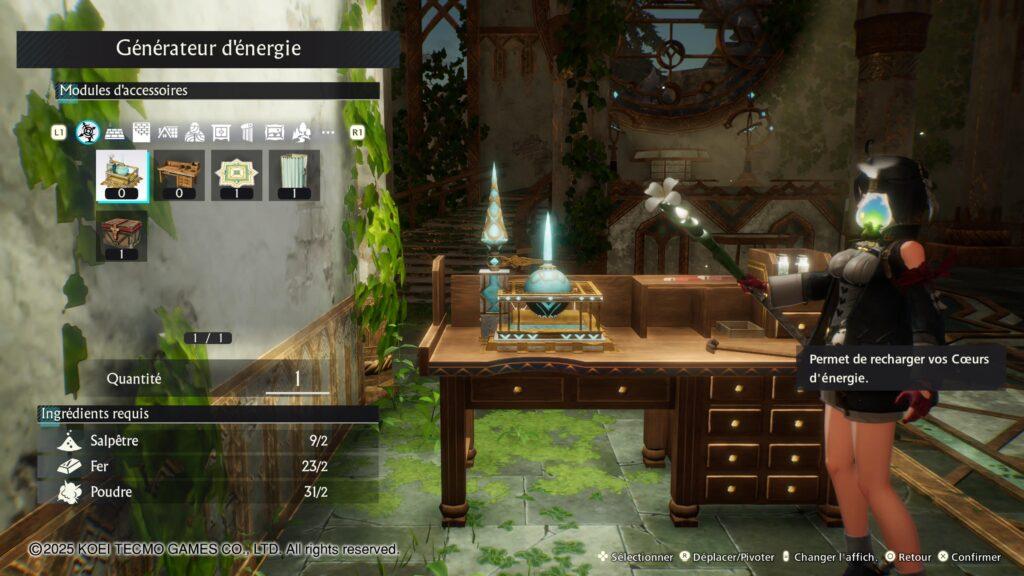Viewport: 1024px width, 576px height.
Task: Show more categories via the ellipsis
Action: pyautogui.click(x=328, y=132)
